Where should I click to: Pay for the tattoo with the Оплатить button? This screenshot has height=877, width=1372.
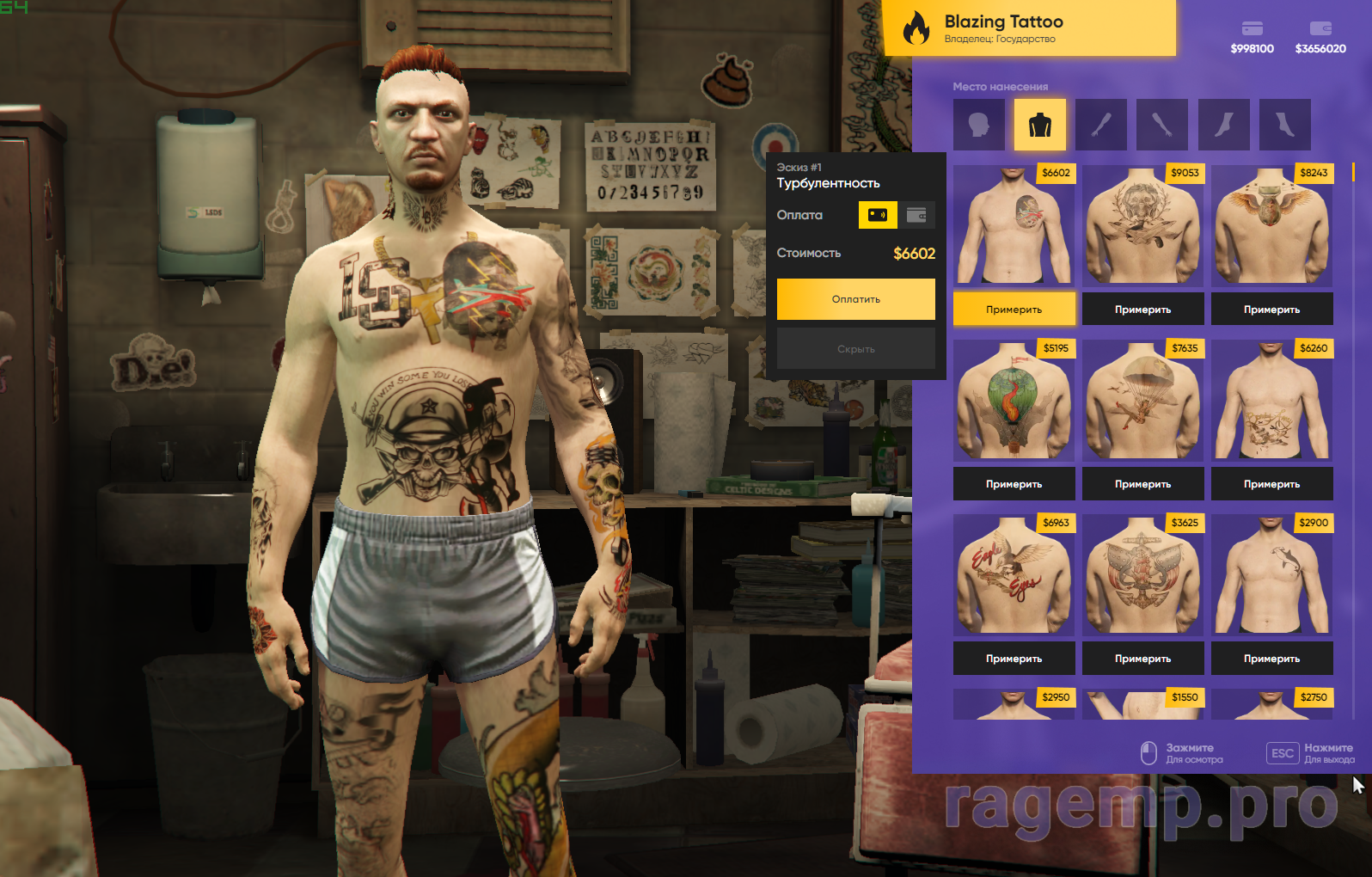click(855, 299)
